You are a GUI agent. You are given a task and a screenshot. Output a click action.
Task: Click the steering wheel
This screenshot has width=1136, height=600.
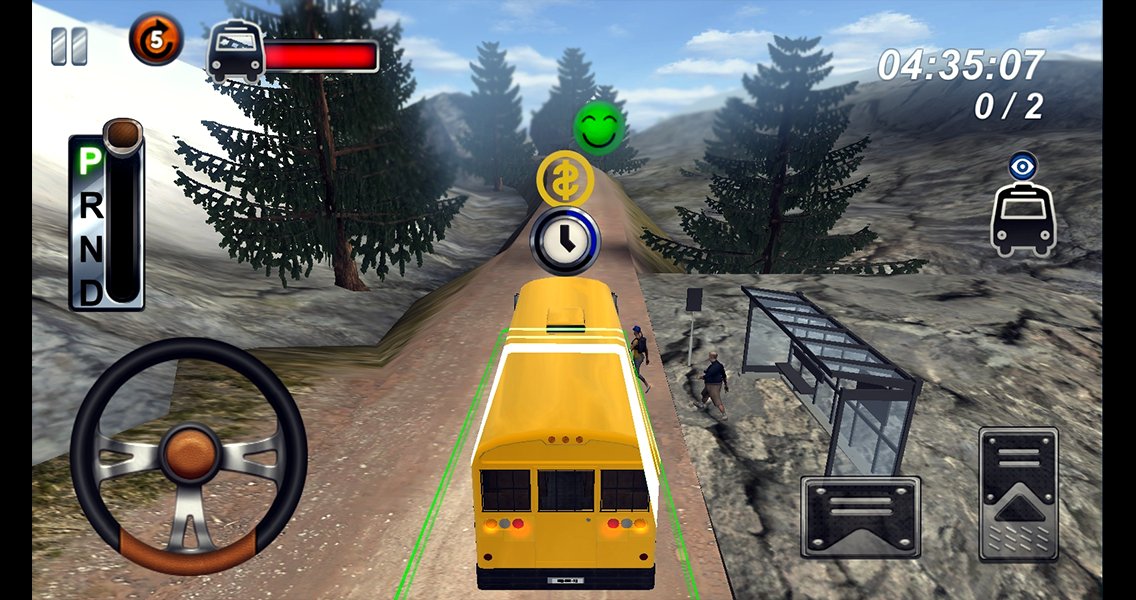pos(189,454)
